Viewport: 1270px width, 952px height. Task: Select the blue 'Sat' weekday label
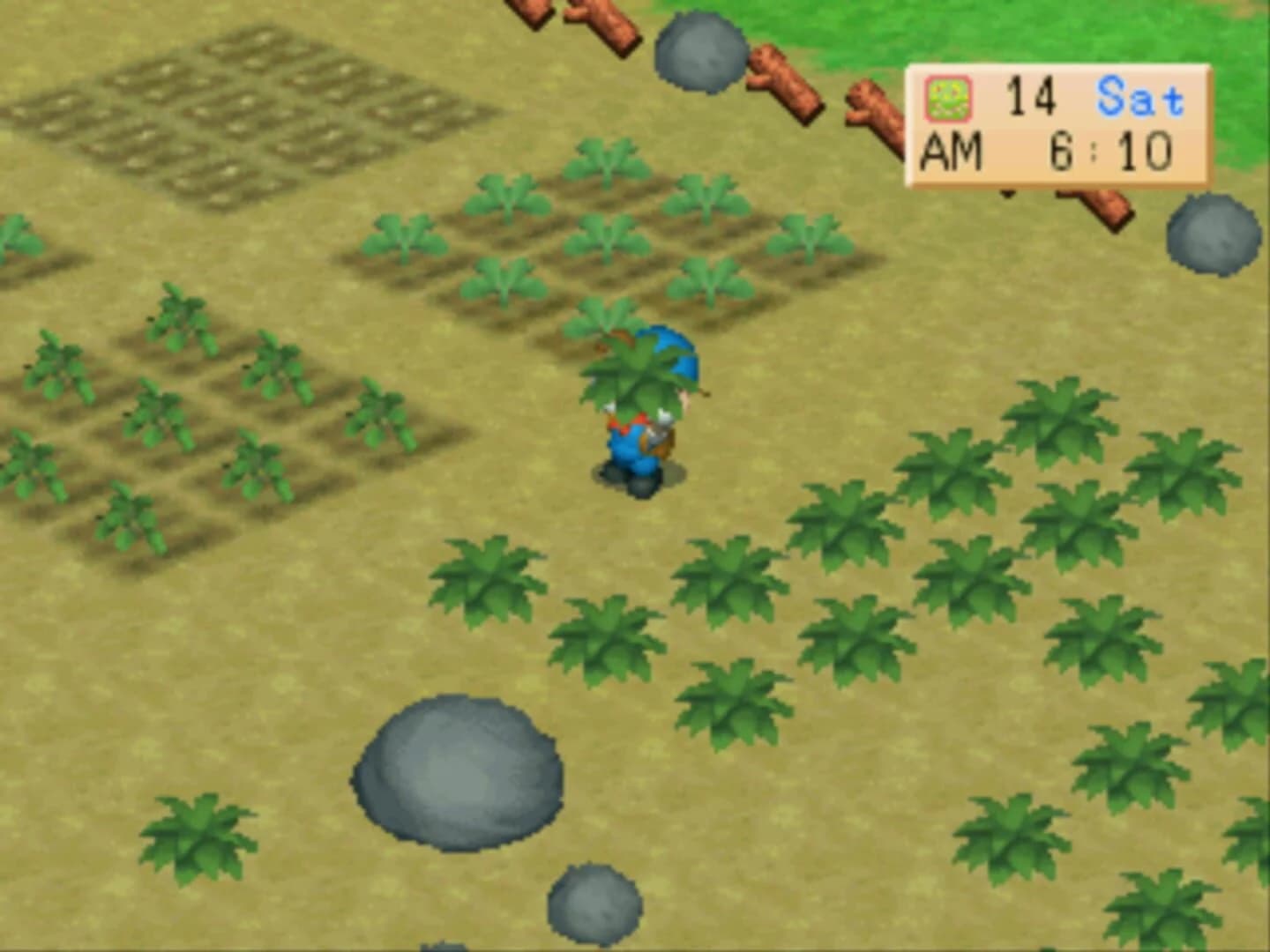pos(1138,97)
